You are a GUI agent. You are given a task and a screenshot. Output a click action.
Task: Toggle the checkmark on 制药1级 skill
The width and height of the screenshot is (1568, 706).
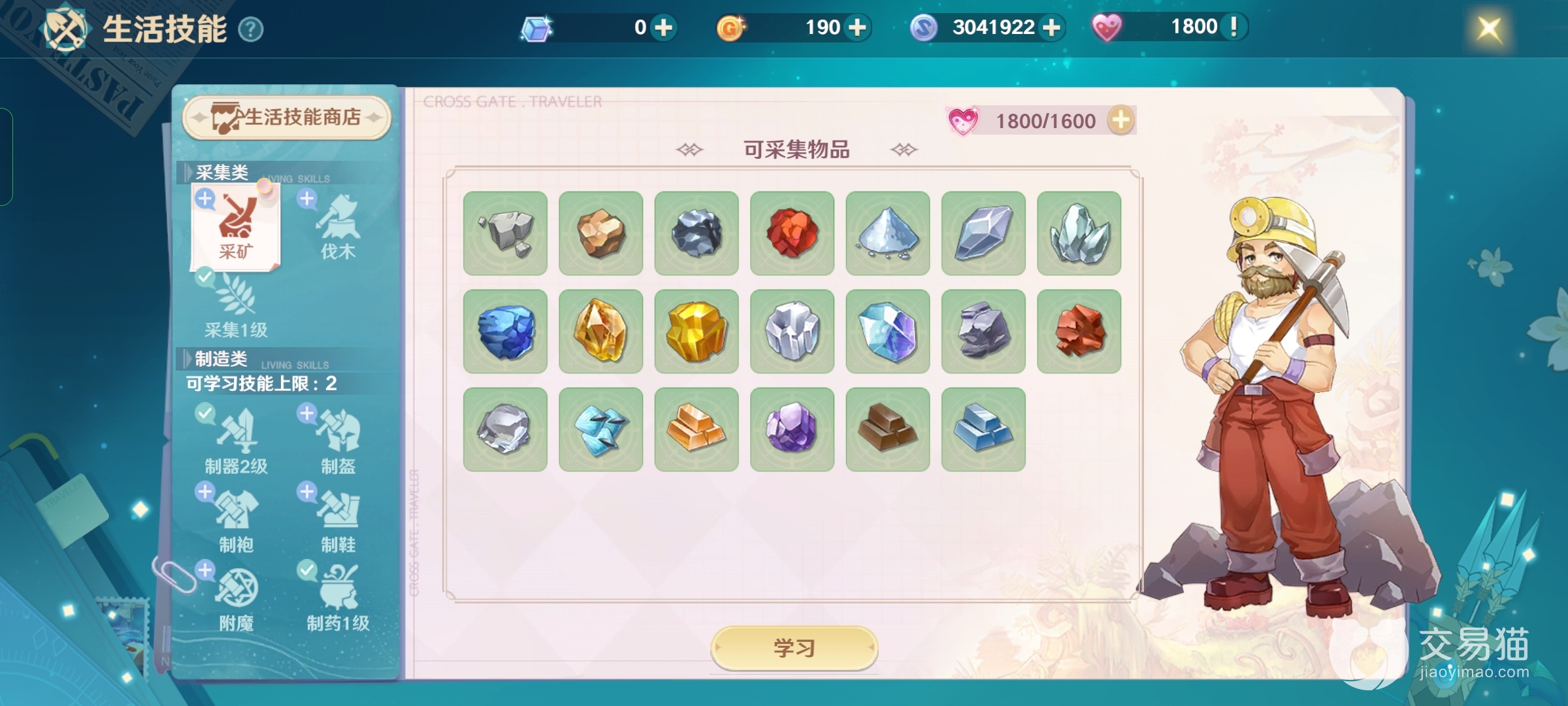tap(306, 571)
